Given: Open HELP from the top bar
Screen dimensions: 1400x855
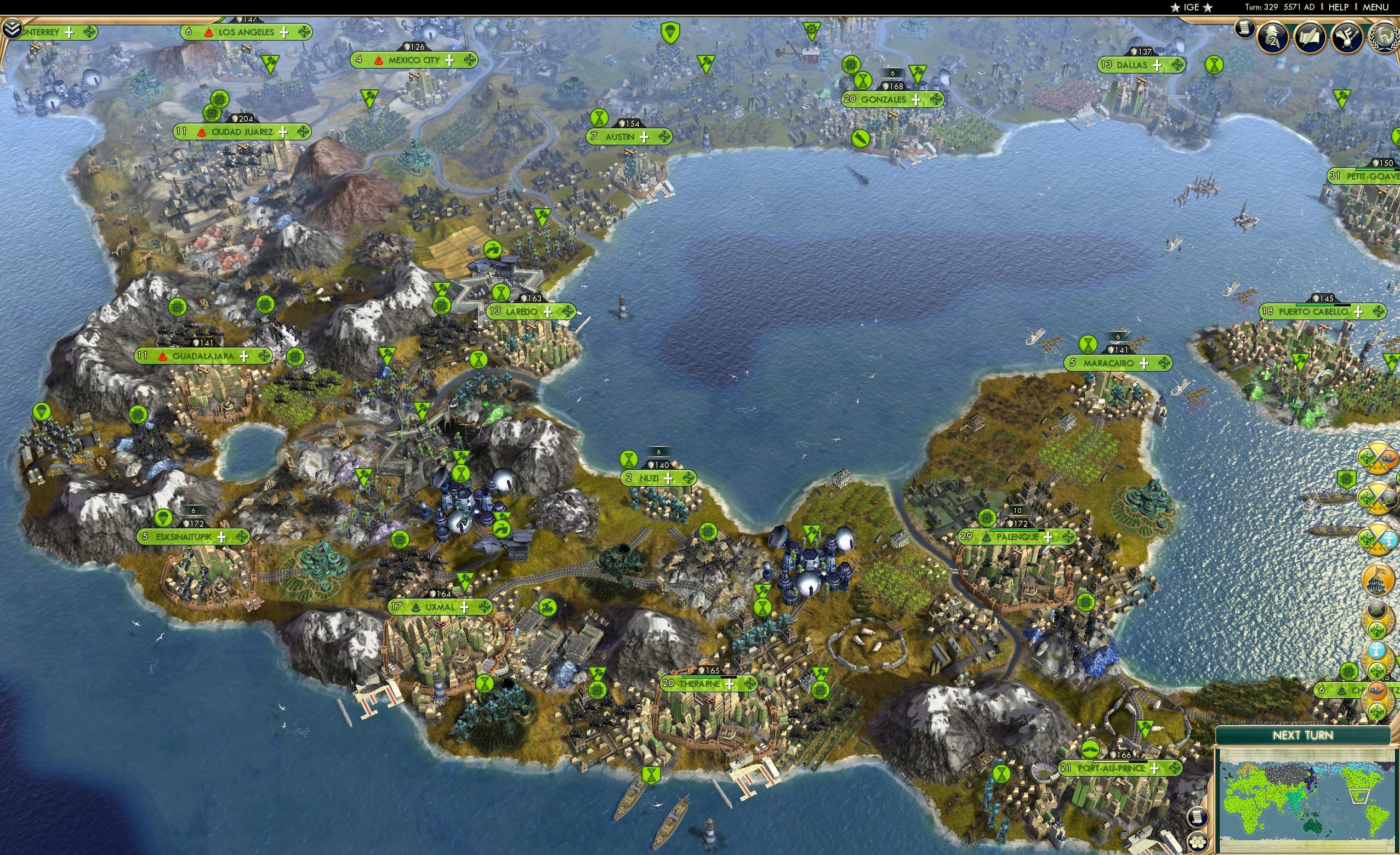Looking at the screenshot, I should (x=1339, y=7).
